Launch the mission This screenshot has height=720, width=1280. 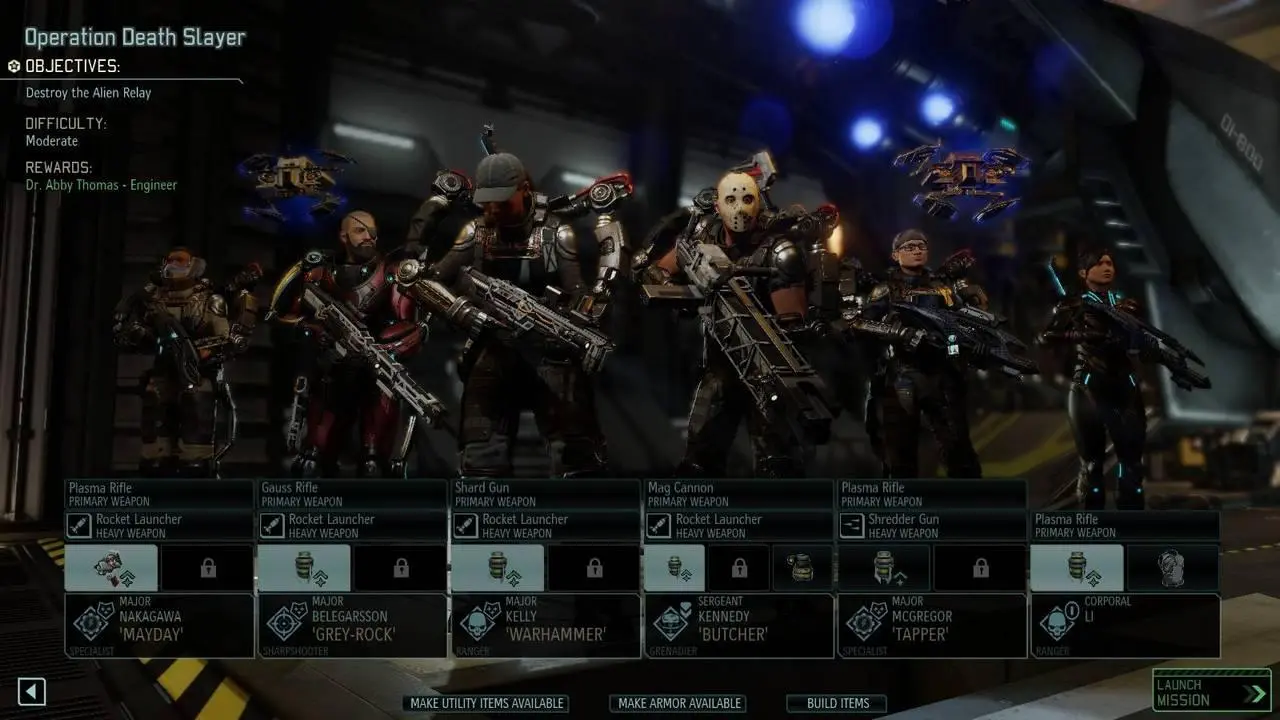click(1210, 692)
